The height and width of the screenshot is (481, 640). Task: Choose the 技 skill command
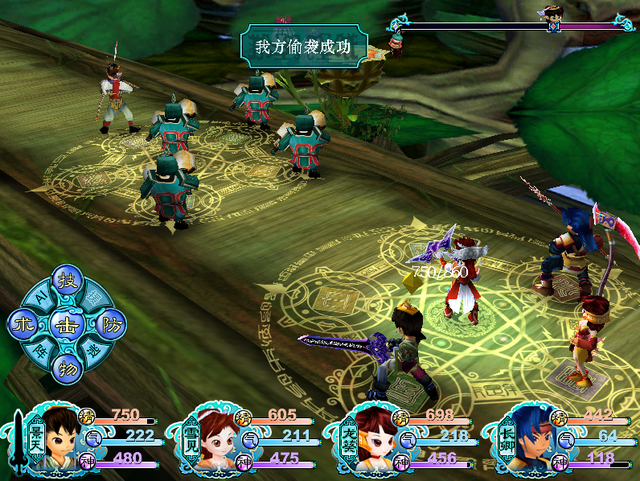[x=66, y=280]
